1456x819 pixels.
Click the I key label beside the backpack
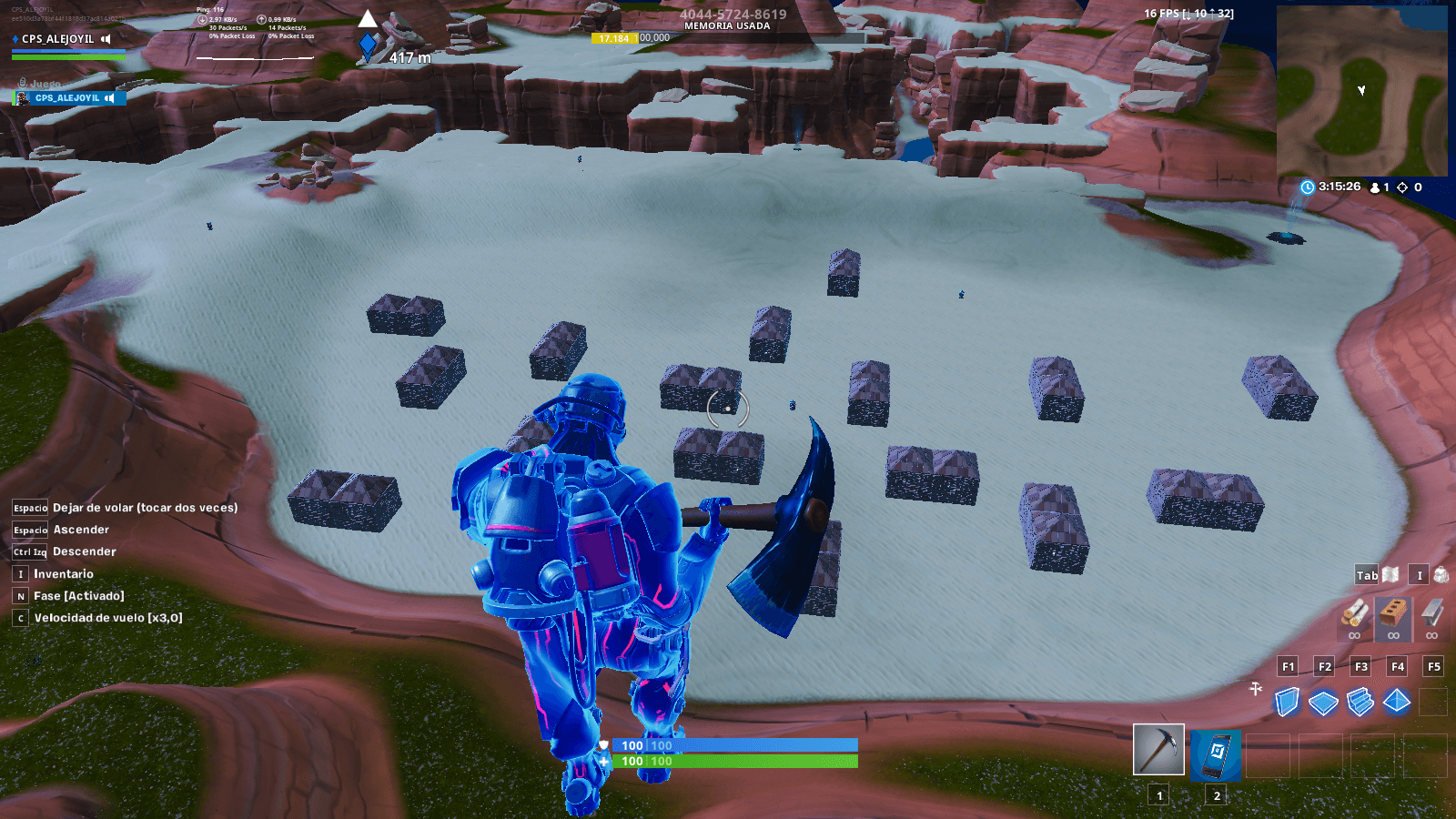(1417, 575)
